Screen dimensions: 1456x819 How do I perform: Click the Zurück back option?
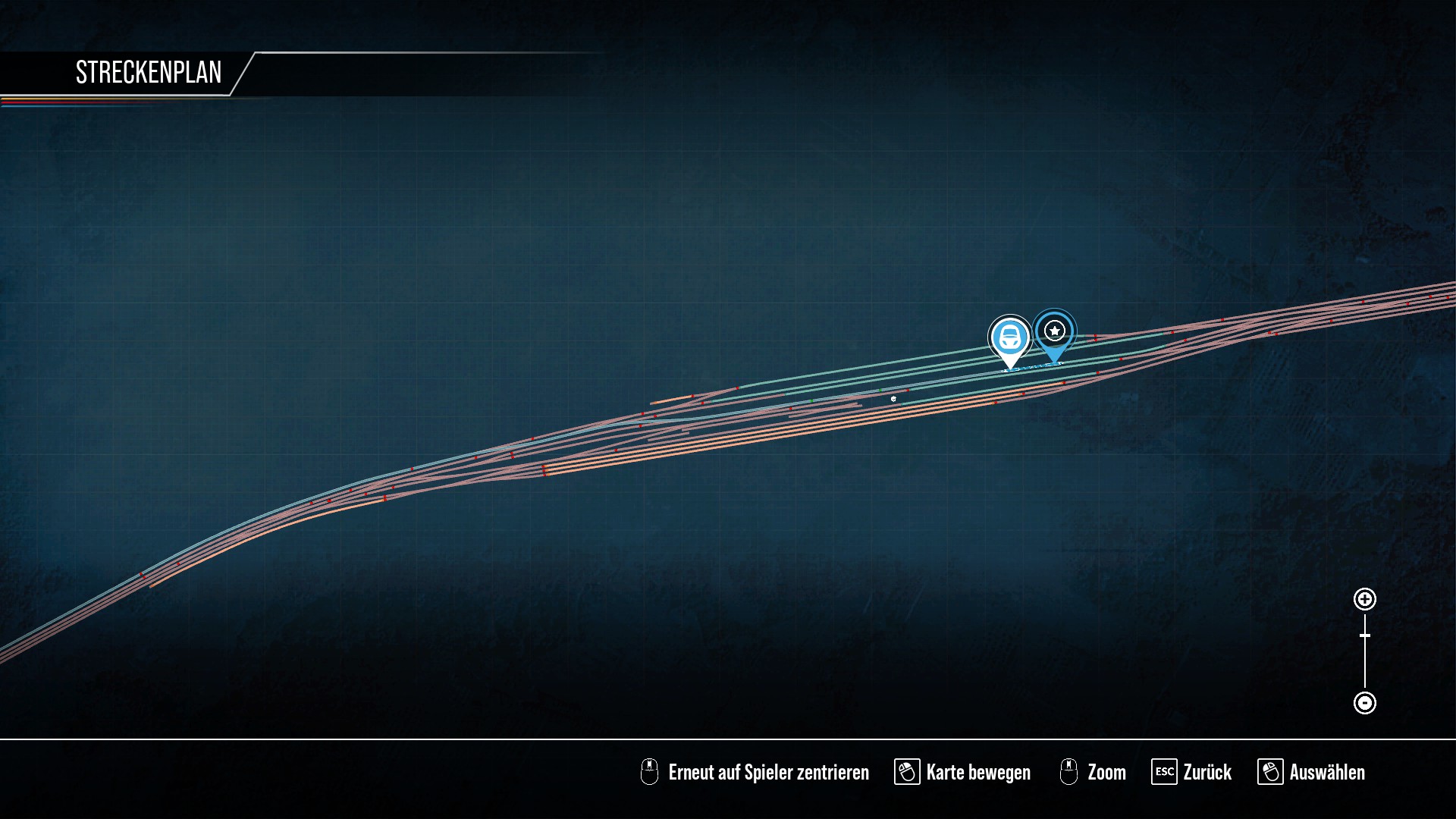[1191, 772]
